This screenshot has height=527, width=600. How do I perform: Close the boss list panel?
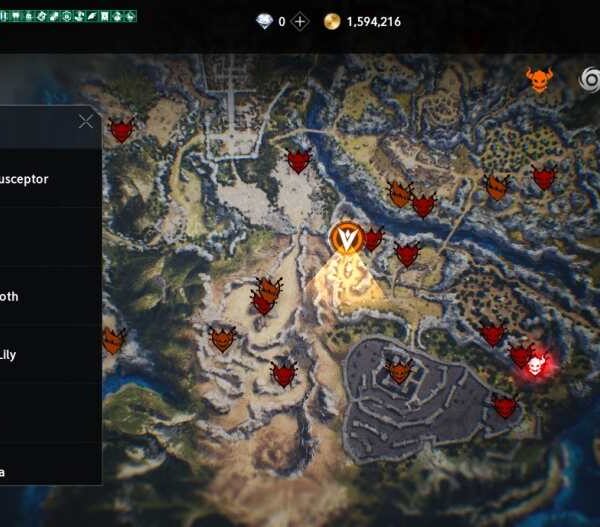pyautogui.click(x=86, y=122)
